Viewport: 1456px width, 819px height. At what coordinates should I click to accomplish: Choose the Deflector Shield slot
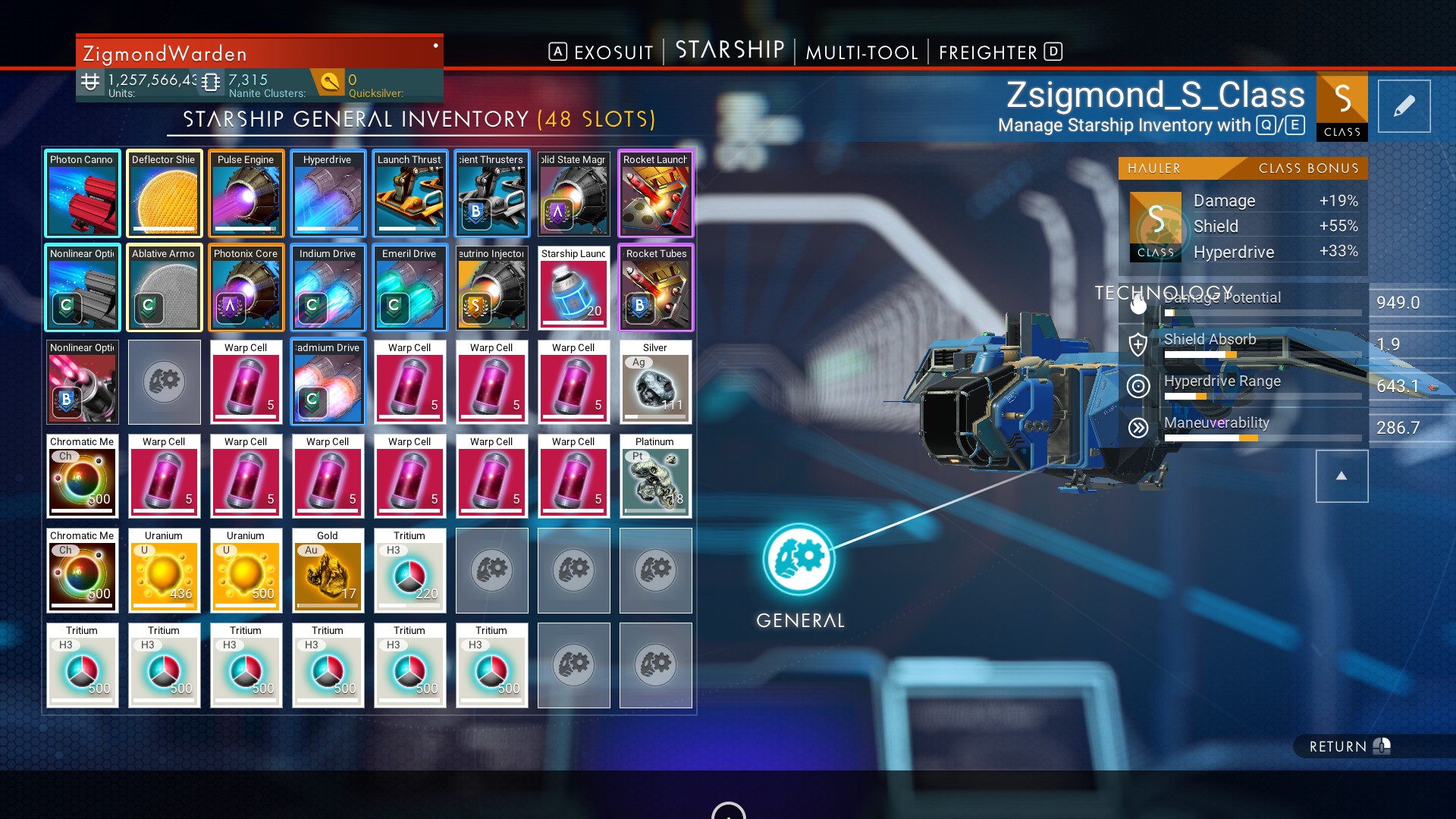(x=164, y=194)
